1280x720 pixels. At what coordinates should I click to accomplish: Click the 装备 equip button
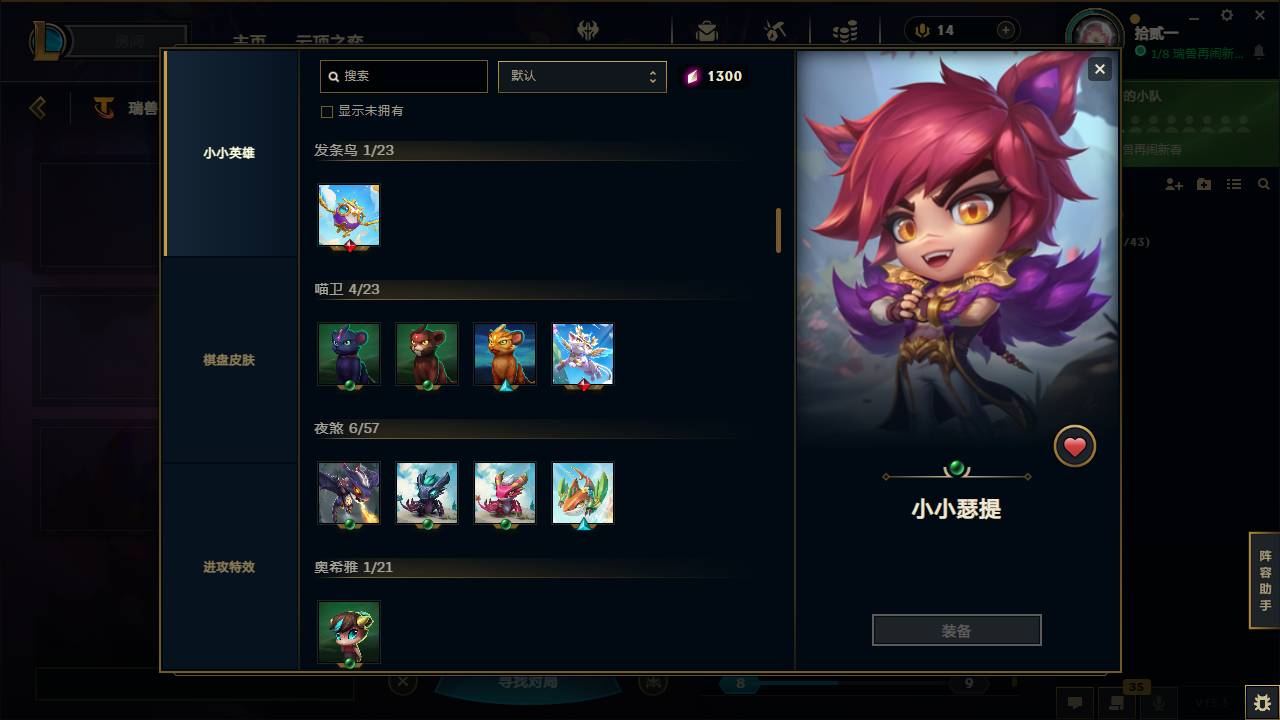coord(956,629)
